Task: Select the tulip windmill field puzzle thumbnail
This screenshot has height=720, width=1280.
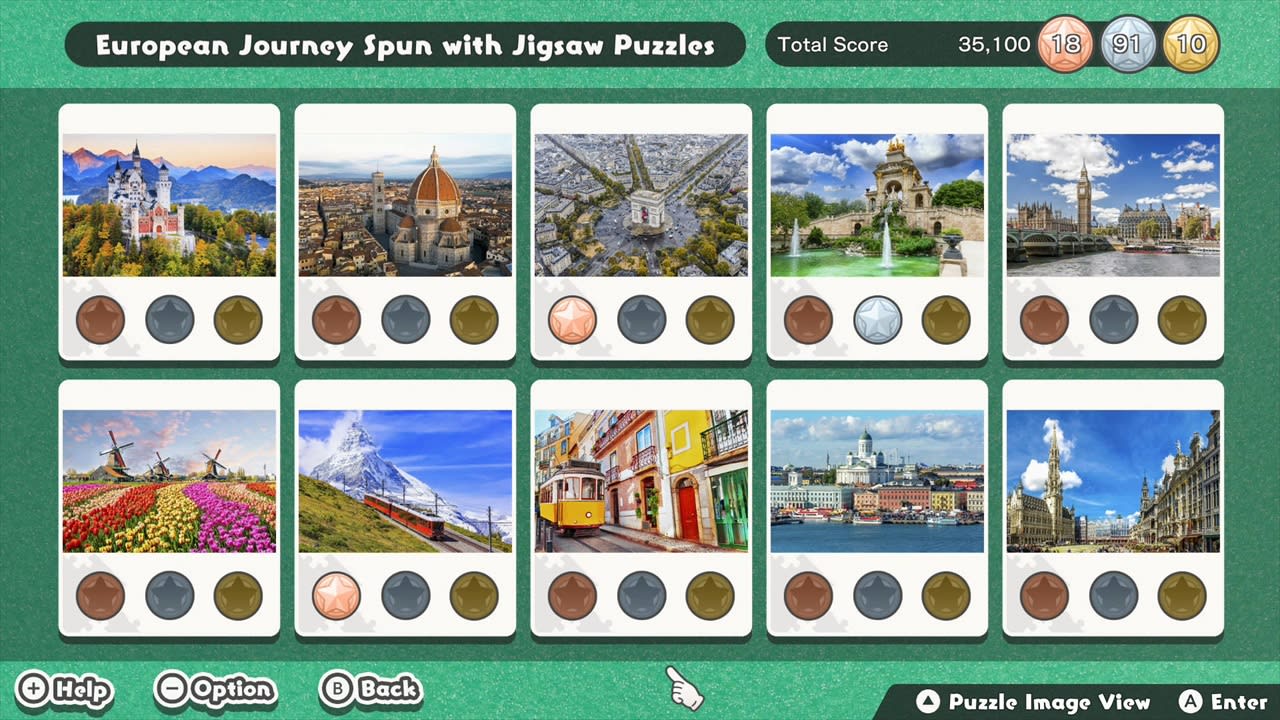Action: pos(168,479)
